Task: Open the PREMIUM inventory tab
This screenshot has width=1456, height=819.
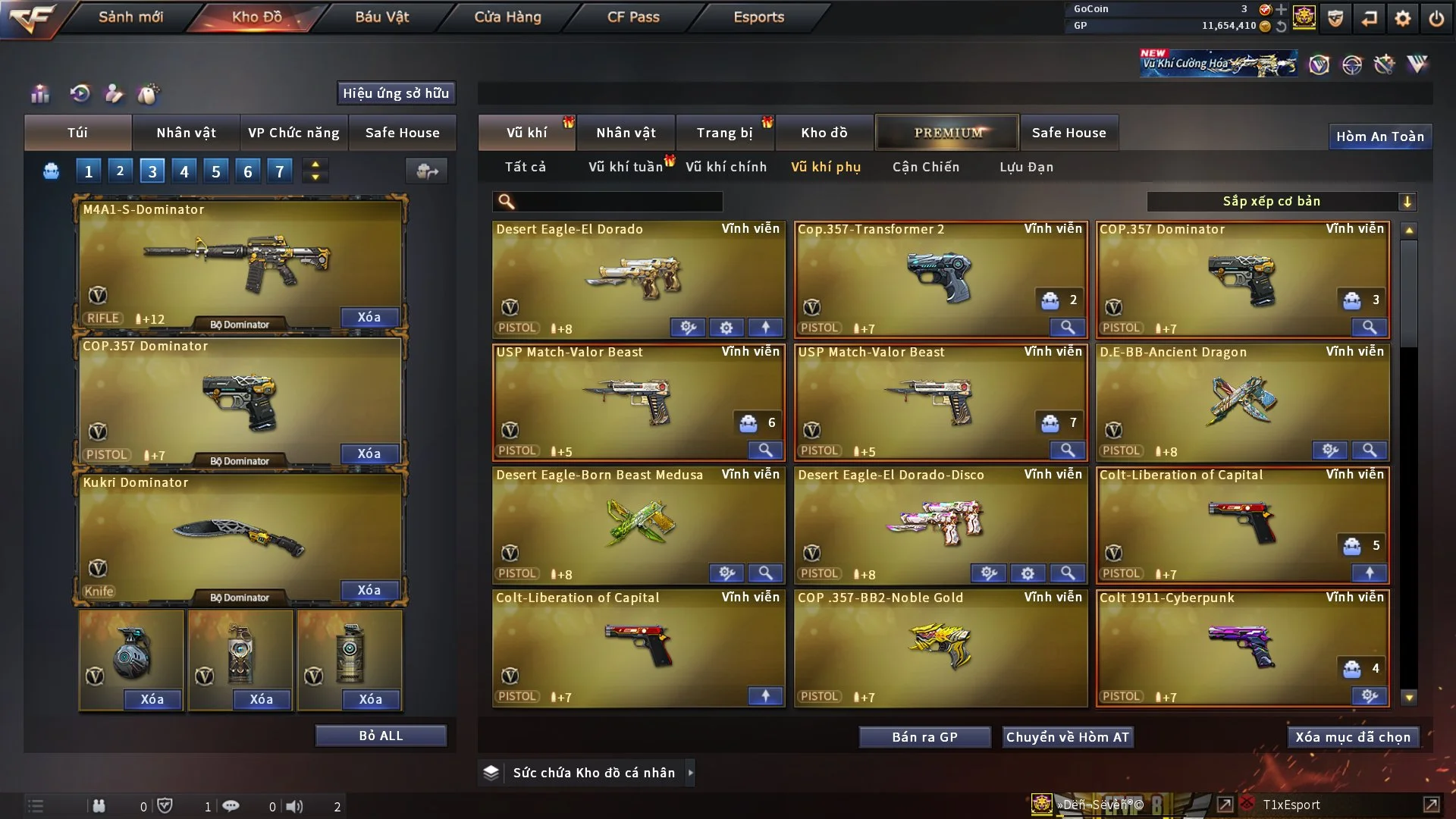Action: 948,133
